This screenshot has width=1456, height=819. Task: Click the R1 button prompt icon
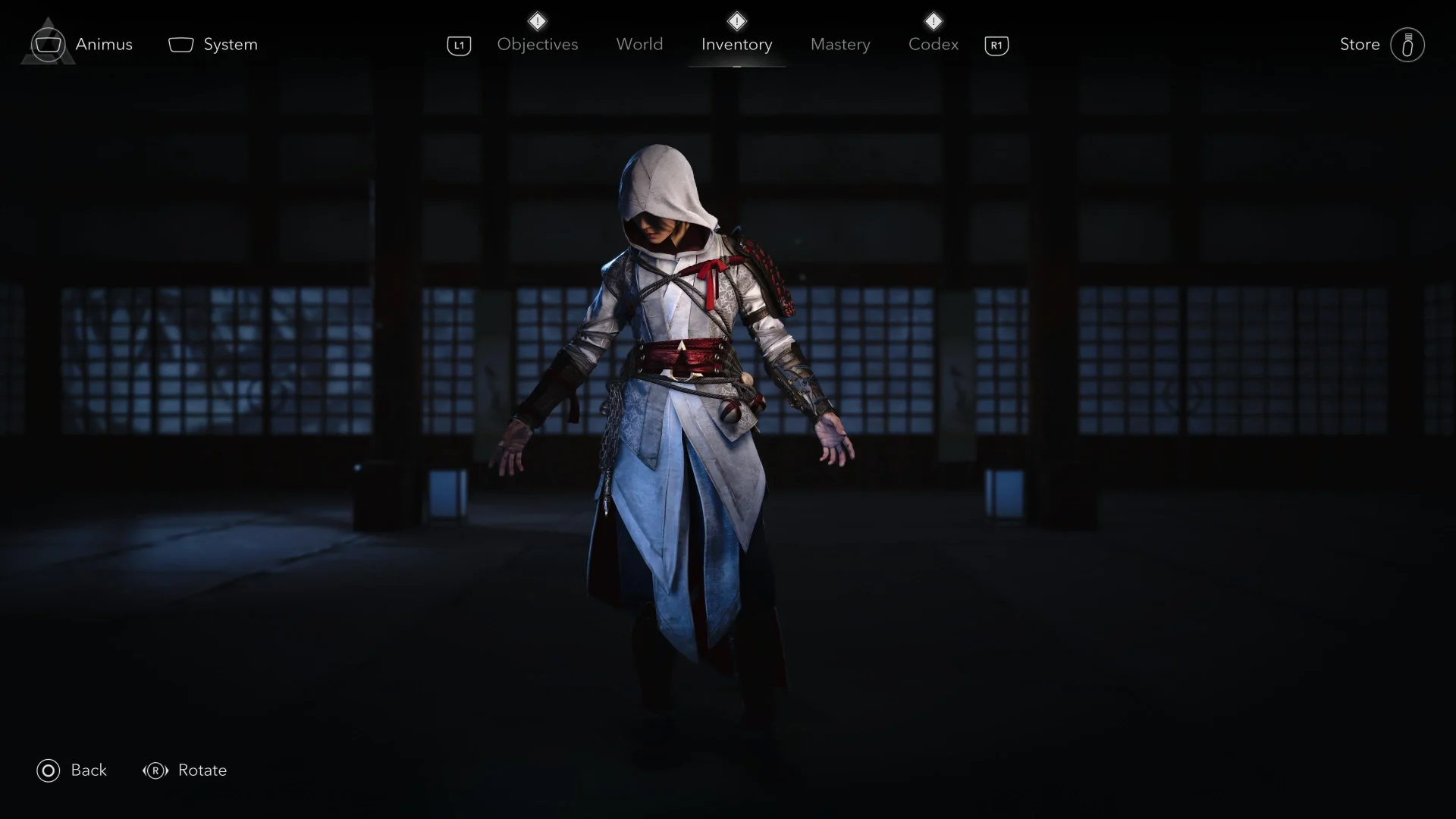pyautogui.click(x=996, y=45)
